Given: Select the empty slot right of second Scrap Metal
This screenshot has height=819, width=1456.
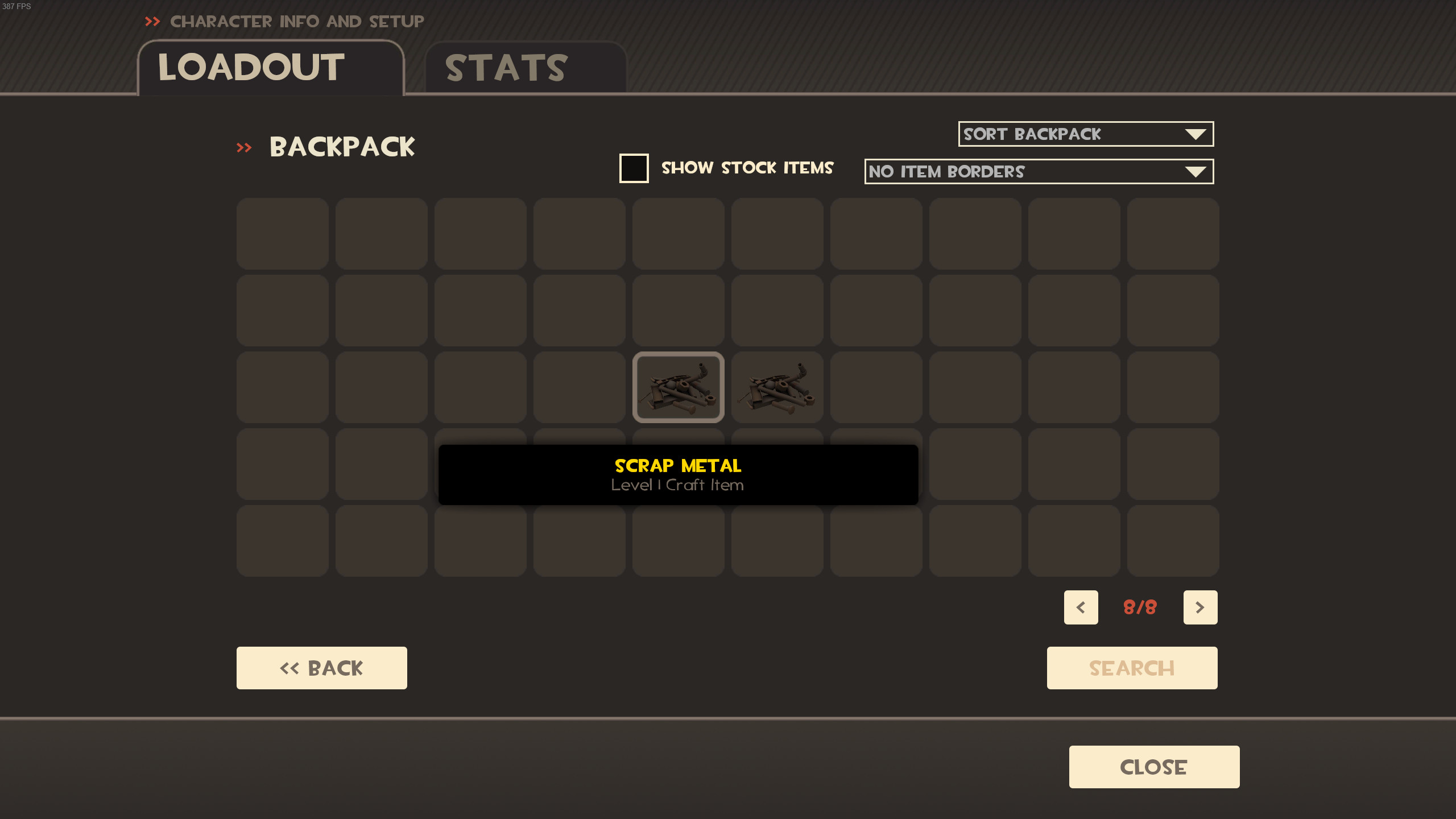Looking at the screenshot, I should (x=876, y=387).
